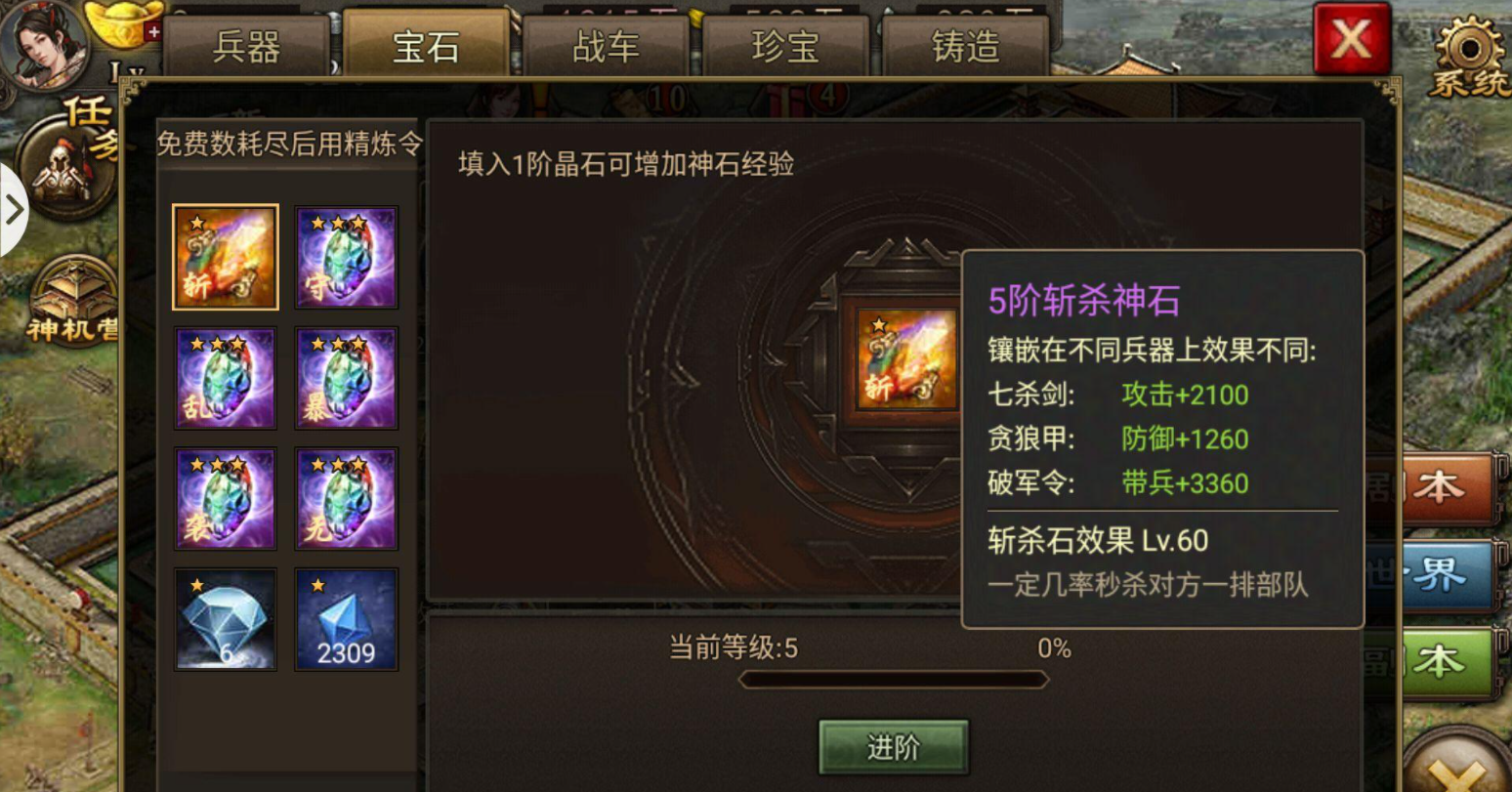Click the gem upgrade progress bar
This screenshot has width=1512, height=792.
(x=892, y=677)
